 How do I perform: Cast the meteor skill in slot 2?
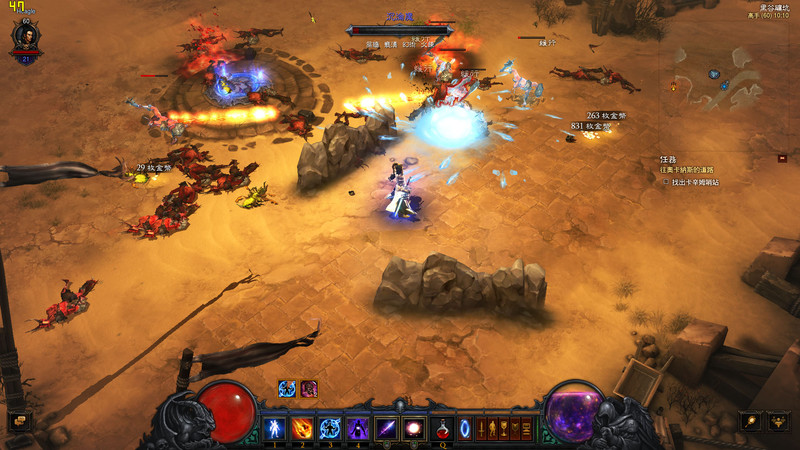tap(301, 429)
